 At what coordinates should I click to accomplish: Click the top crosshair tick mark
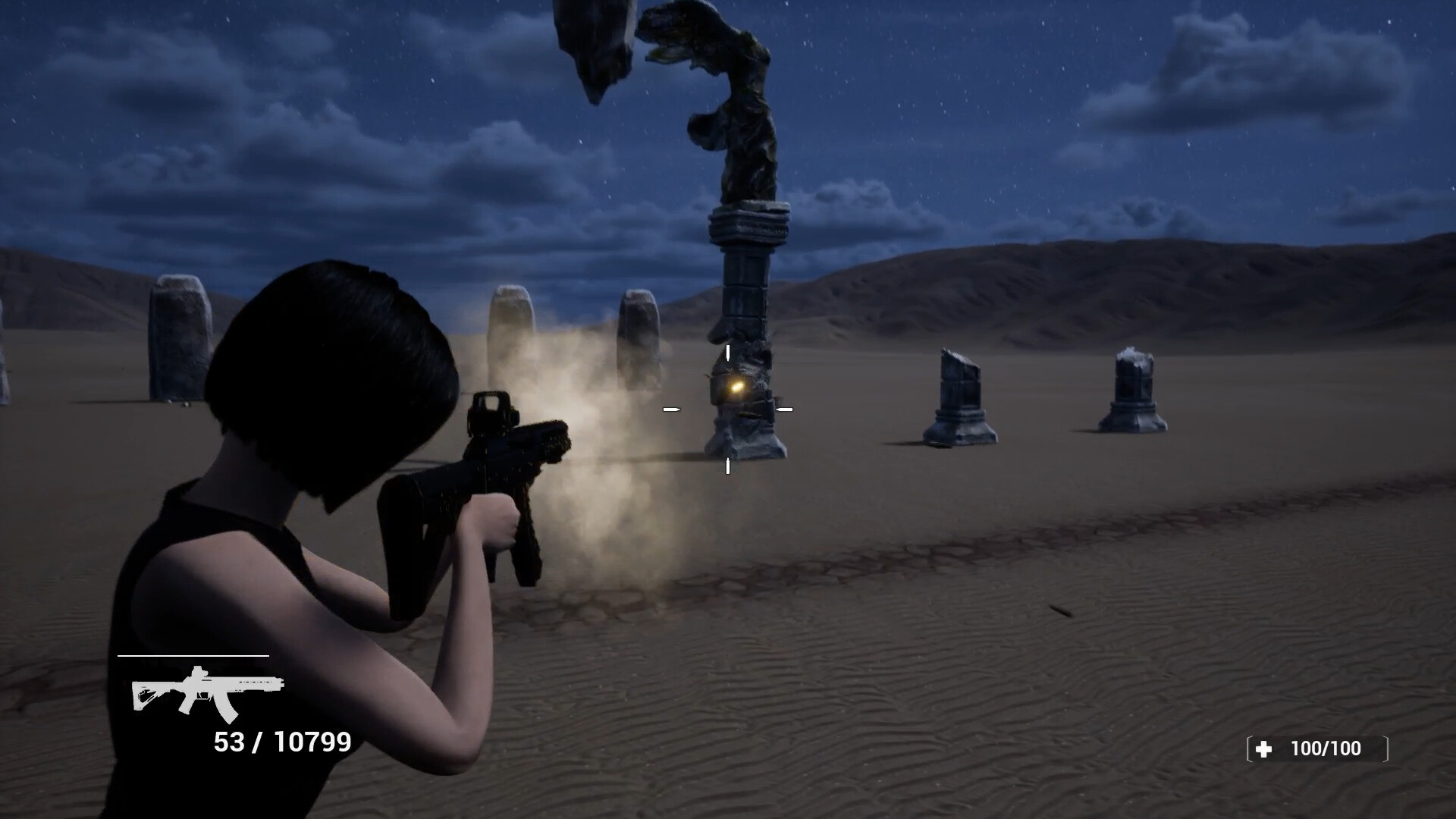(x=727, y=351)
